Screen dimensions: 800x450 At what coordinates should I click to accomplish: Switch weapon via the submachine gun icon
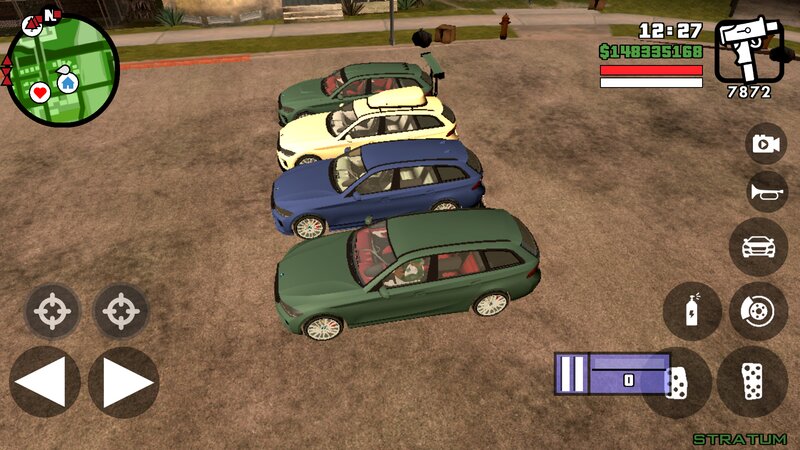pyautogui.click(x=749, y=50)
